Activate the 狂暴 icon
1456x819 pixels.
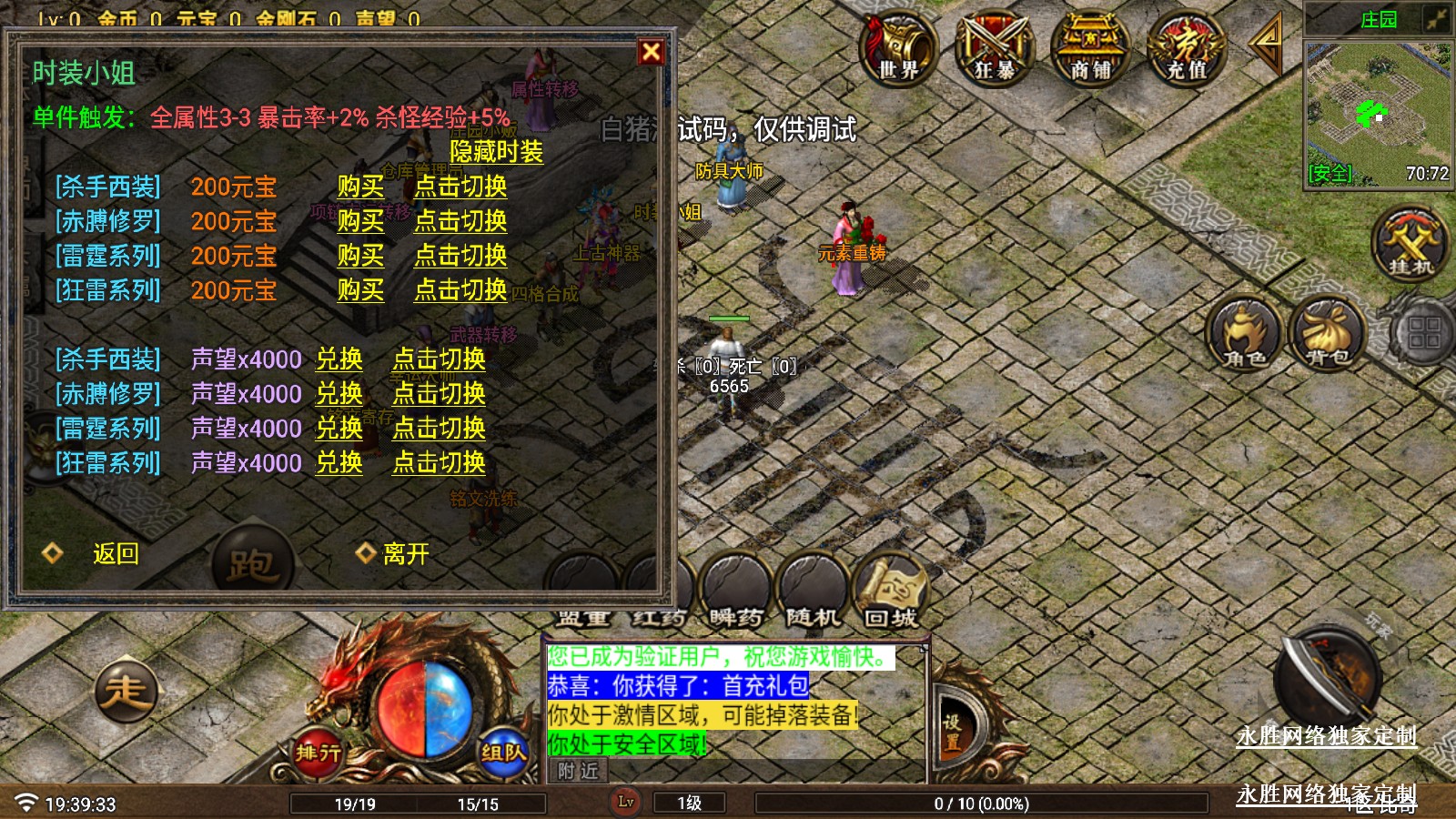coord(995,48)
